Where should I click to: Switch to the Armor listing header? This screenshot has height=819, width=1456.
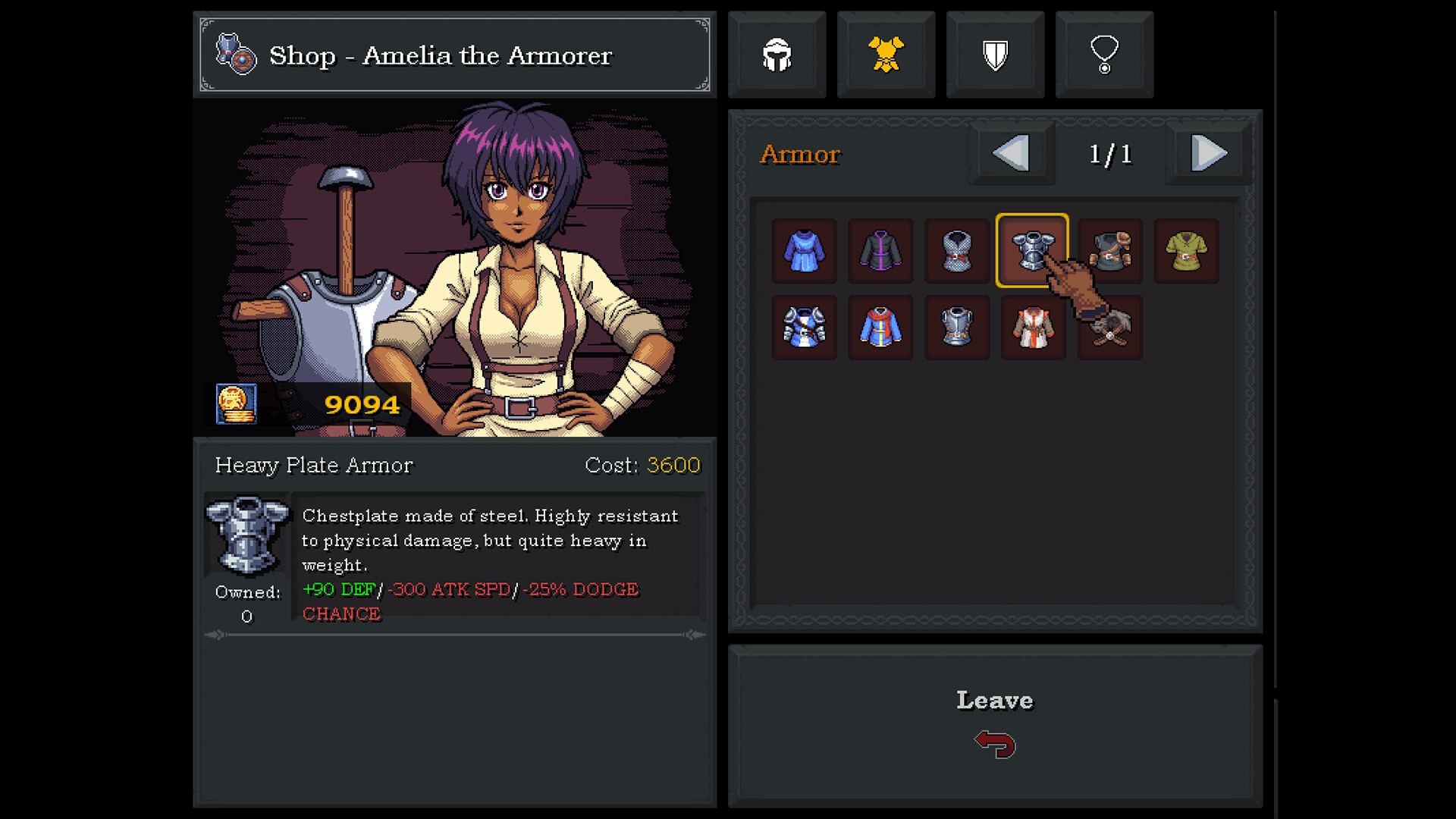click(x=800, y=154)
